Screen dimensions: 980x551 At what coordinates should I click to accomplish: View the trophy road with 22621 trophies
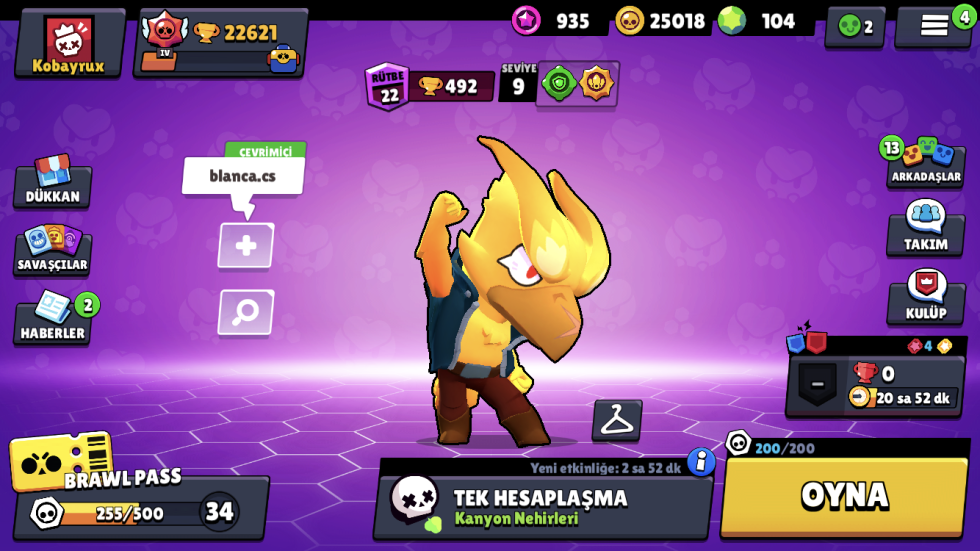point(221,44)
